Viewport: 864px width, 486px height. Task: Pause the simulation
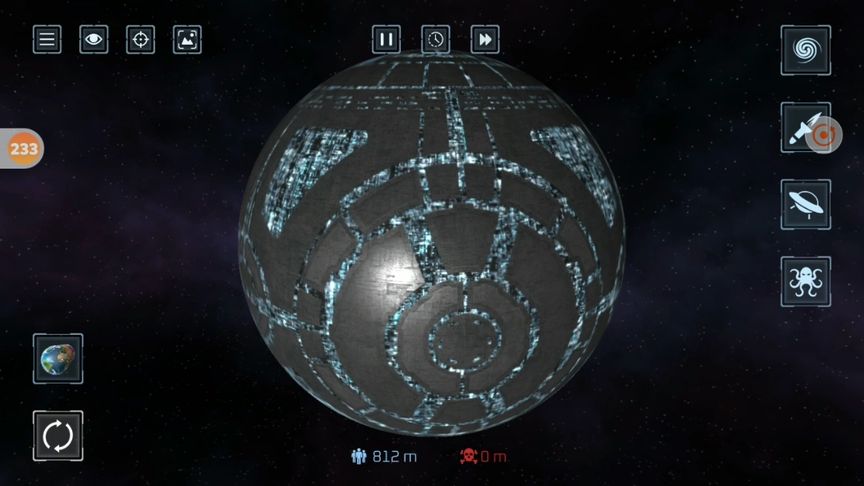coord(386,39)
